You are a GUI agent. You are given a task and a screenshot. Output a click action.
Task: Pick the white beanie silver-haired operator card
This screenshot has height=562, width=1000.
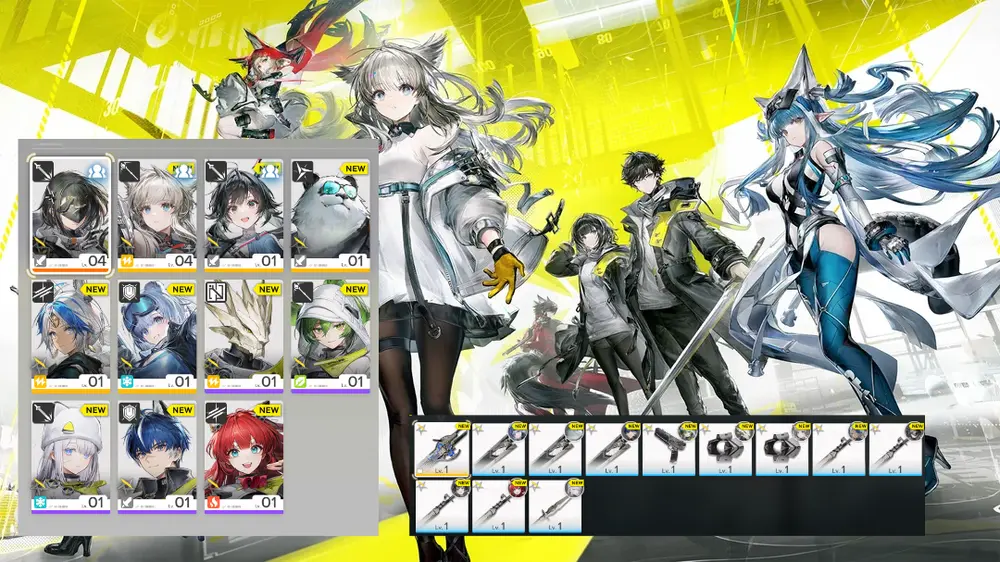pyautogui.click(x=69, y=457)
